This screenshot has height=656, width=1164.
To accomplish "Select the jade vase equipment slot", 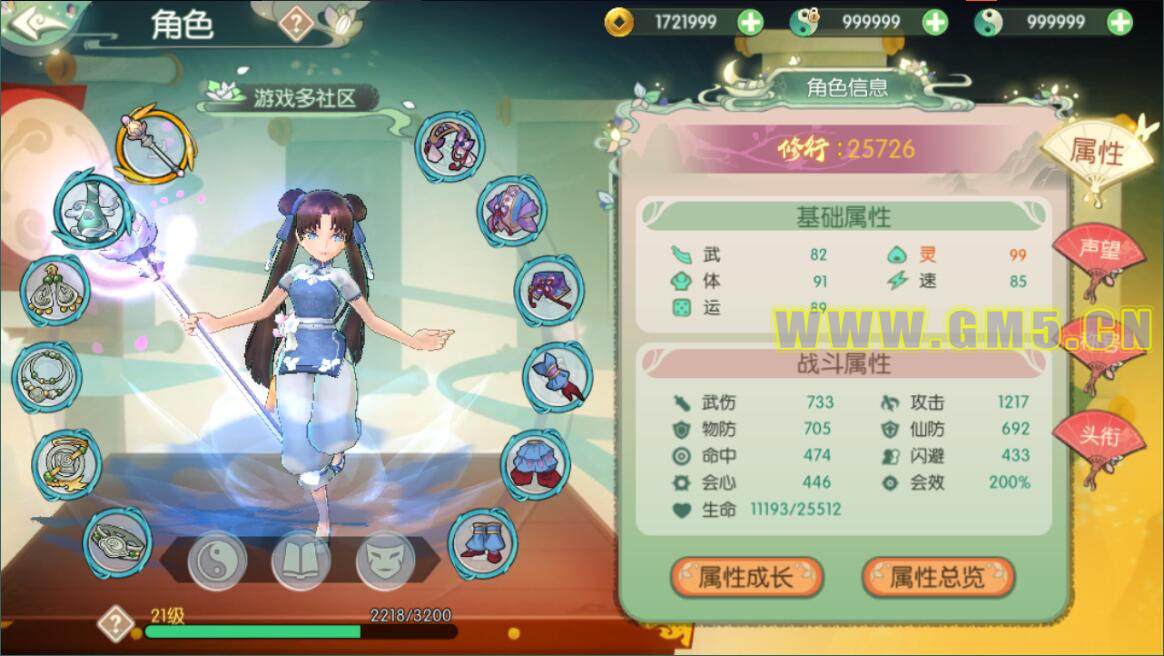I will (88, 211).
